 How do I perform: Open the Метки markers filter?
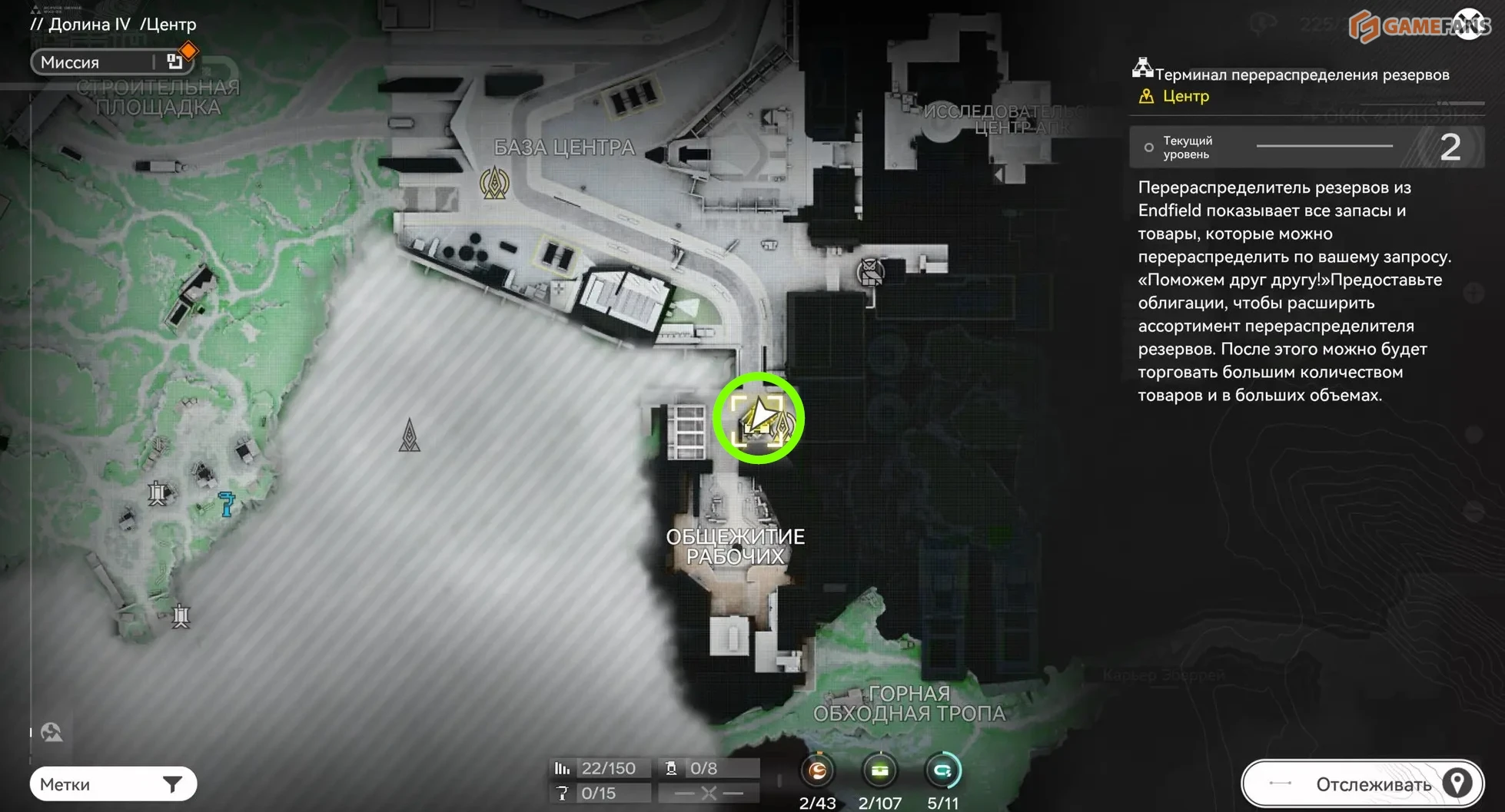113,784
